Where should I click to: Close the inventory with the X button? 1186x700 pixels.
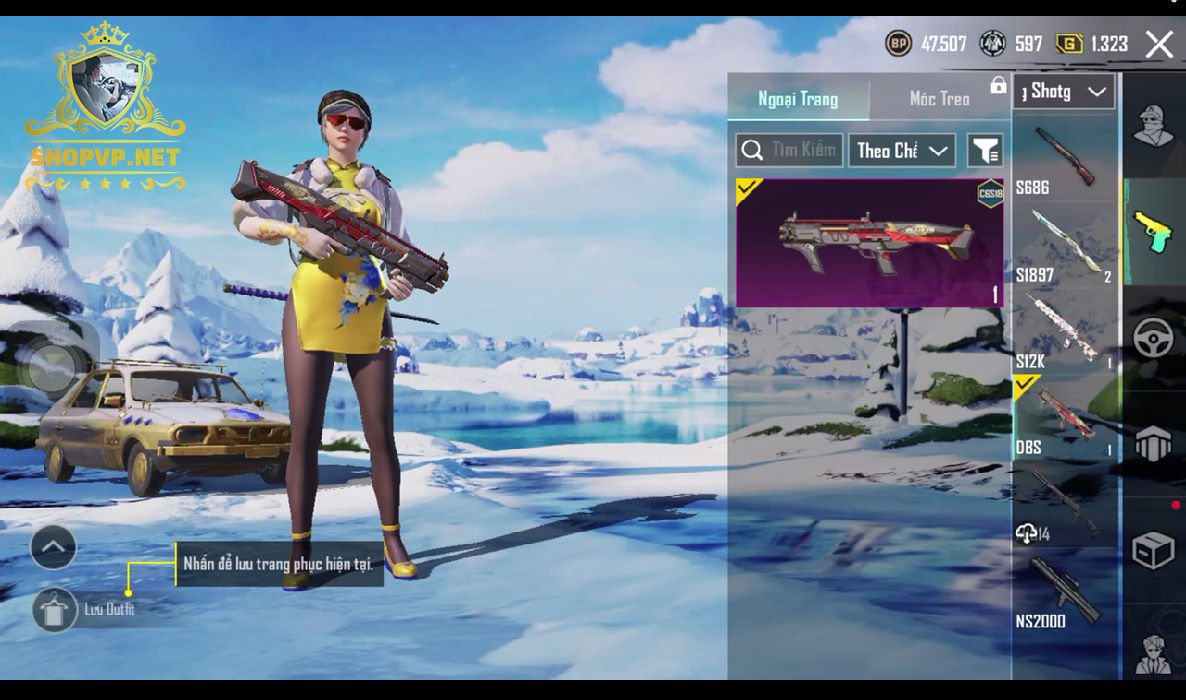(1159, 44)
